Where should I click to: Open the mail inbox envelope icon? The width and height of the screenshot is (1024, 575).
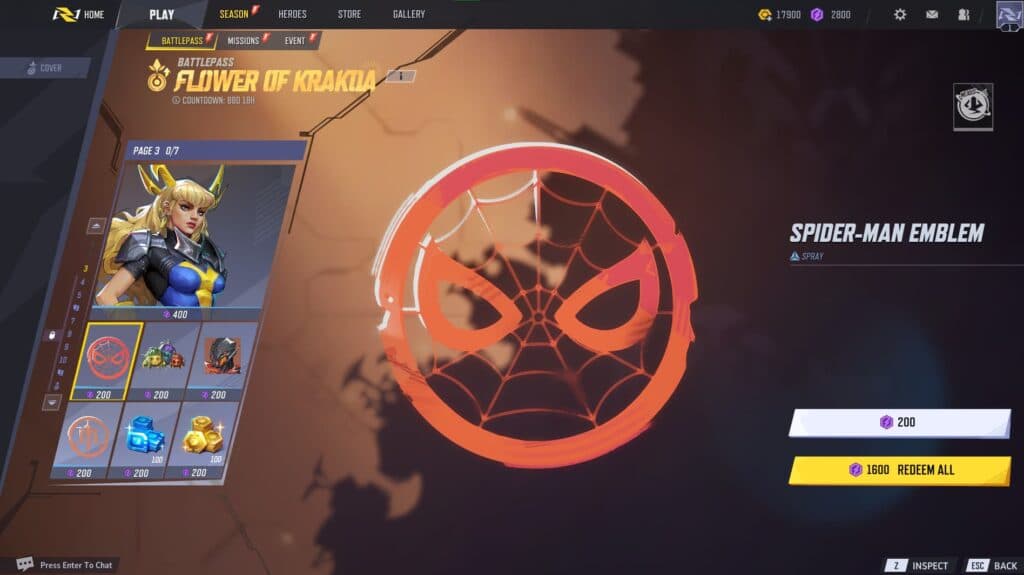[932, 14]
